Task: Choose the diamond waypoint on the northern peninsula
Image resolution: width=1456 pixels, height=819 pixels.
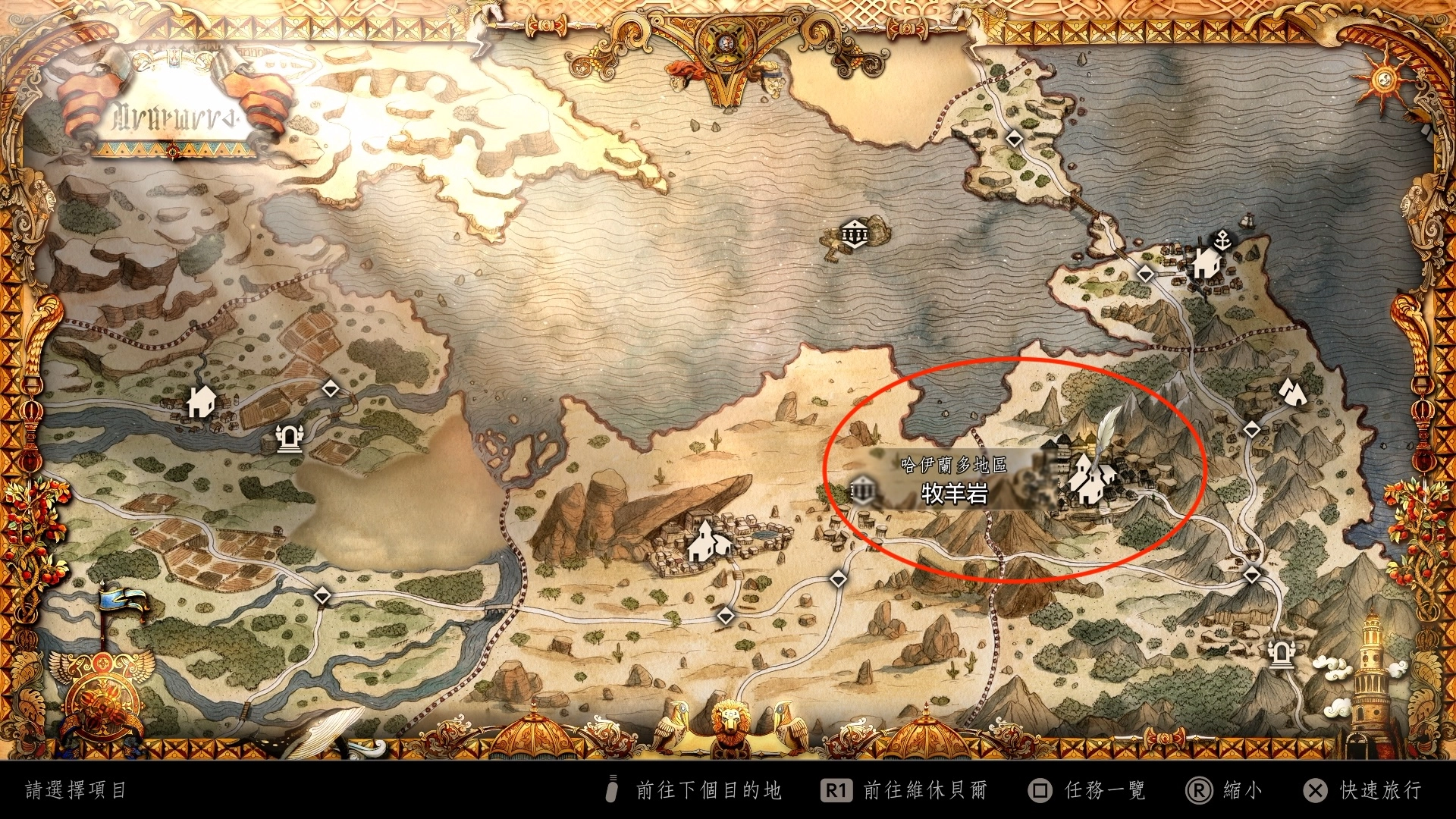Action: 1014,139
